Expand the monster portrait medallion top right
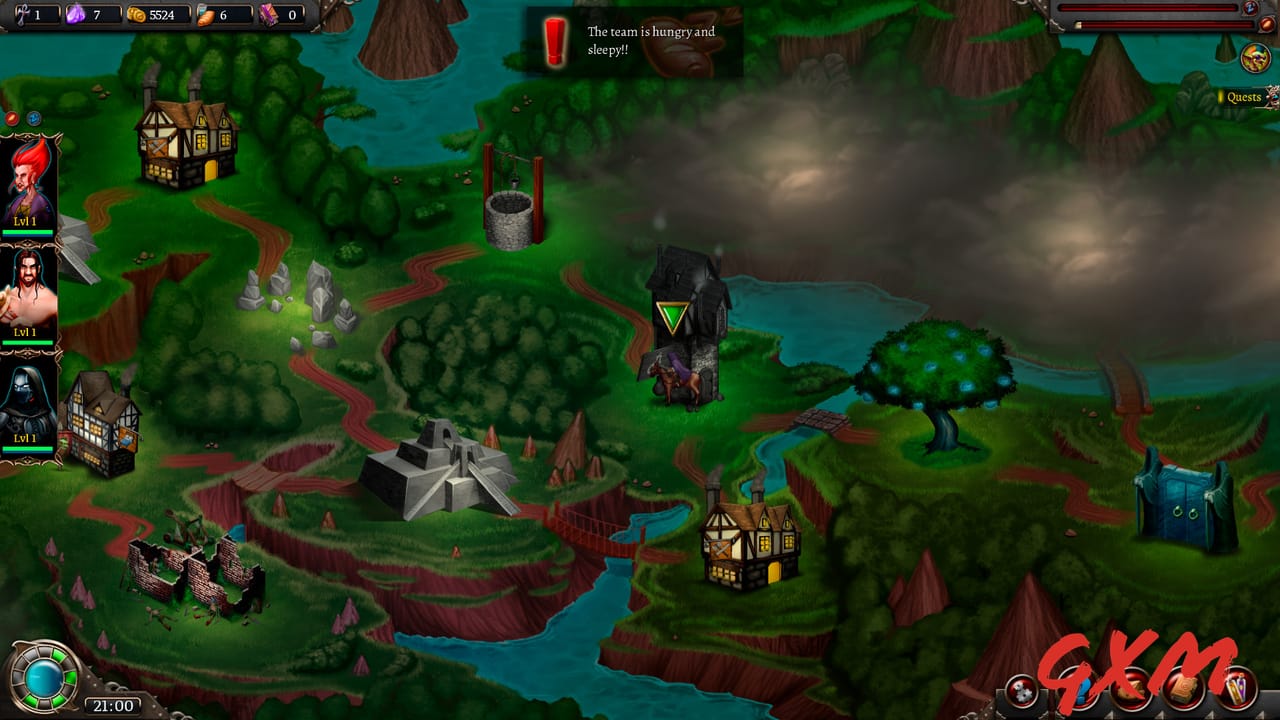 coord(1256,57)
